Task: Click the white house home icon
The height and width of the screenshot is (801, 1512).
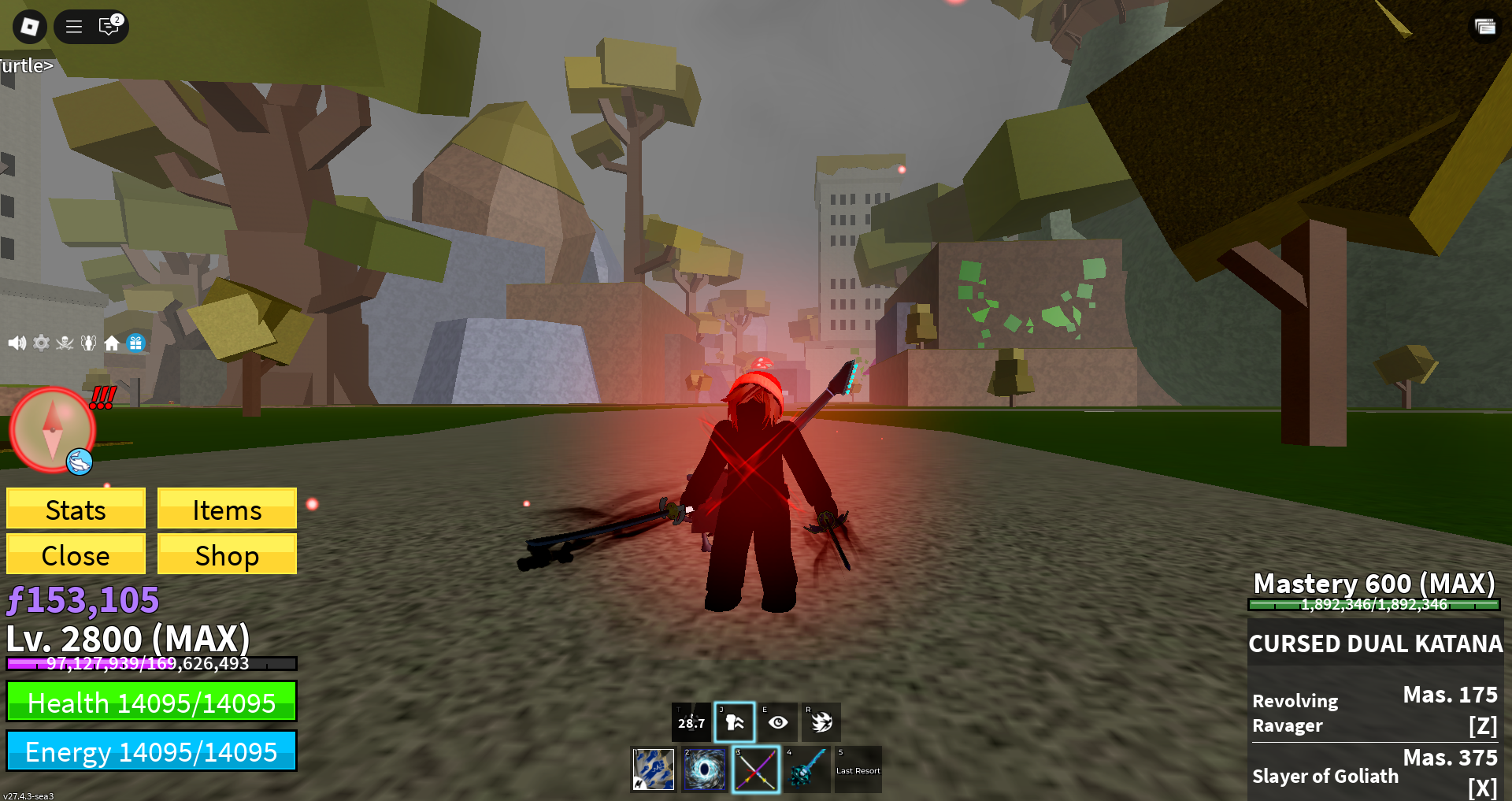Action: click(112, 343)
